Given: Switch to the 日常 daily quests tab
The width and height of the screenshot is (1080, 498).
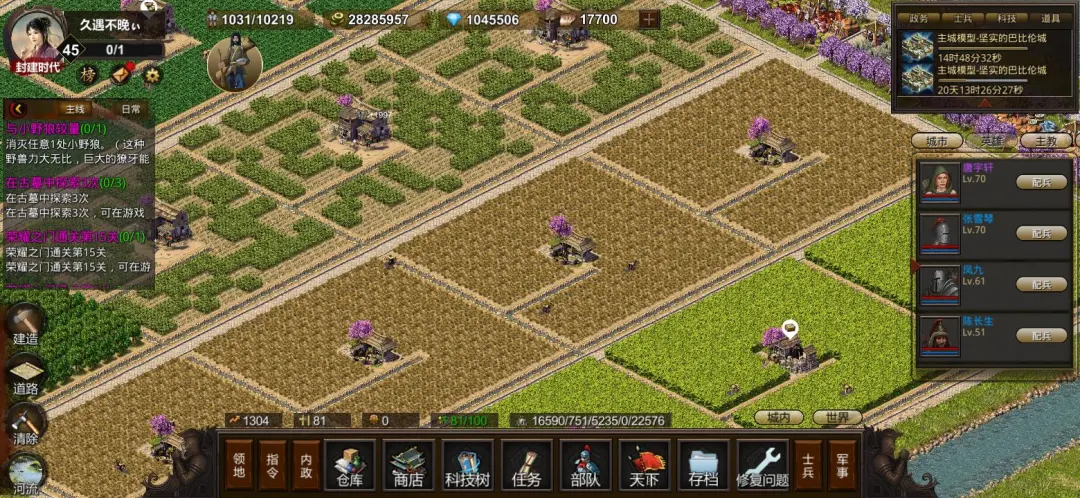Looking at the screenshot, I should [130, 108].
